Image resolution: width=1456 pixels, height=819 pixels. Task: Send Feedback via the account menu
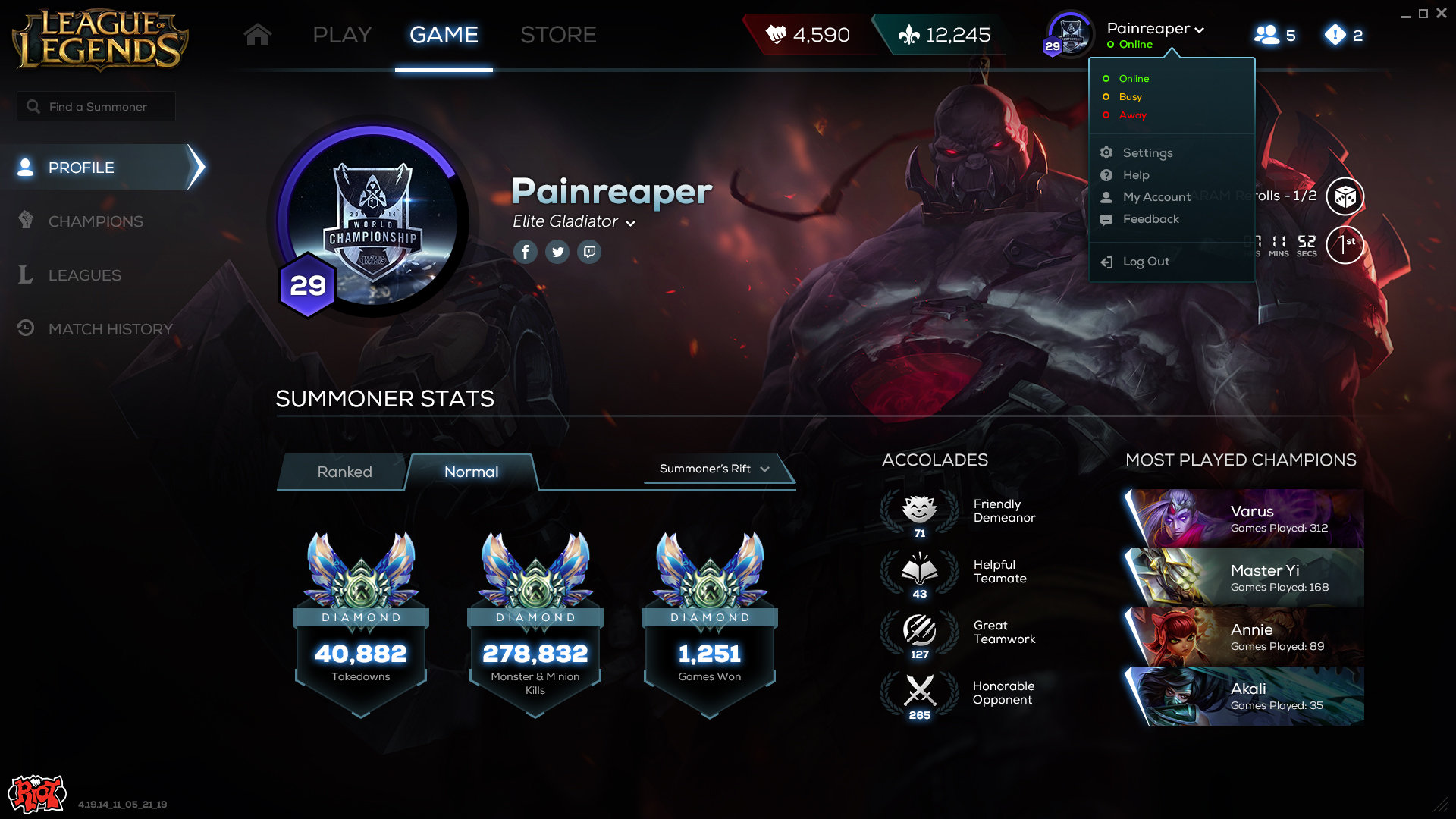[x=1150, y=219]
